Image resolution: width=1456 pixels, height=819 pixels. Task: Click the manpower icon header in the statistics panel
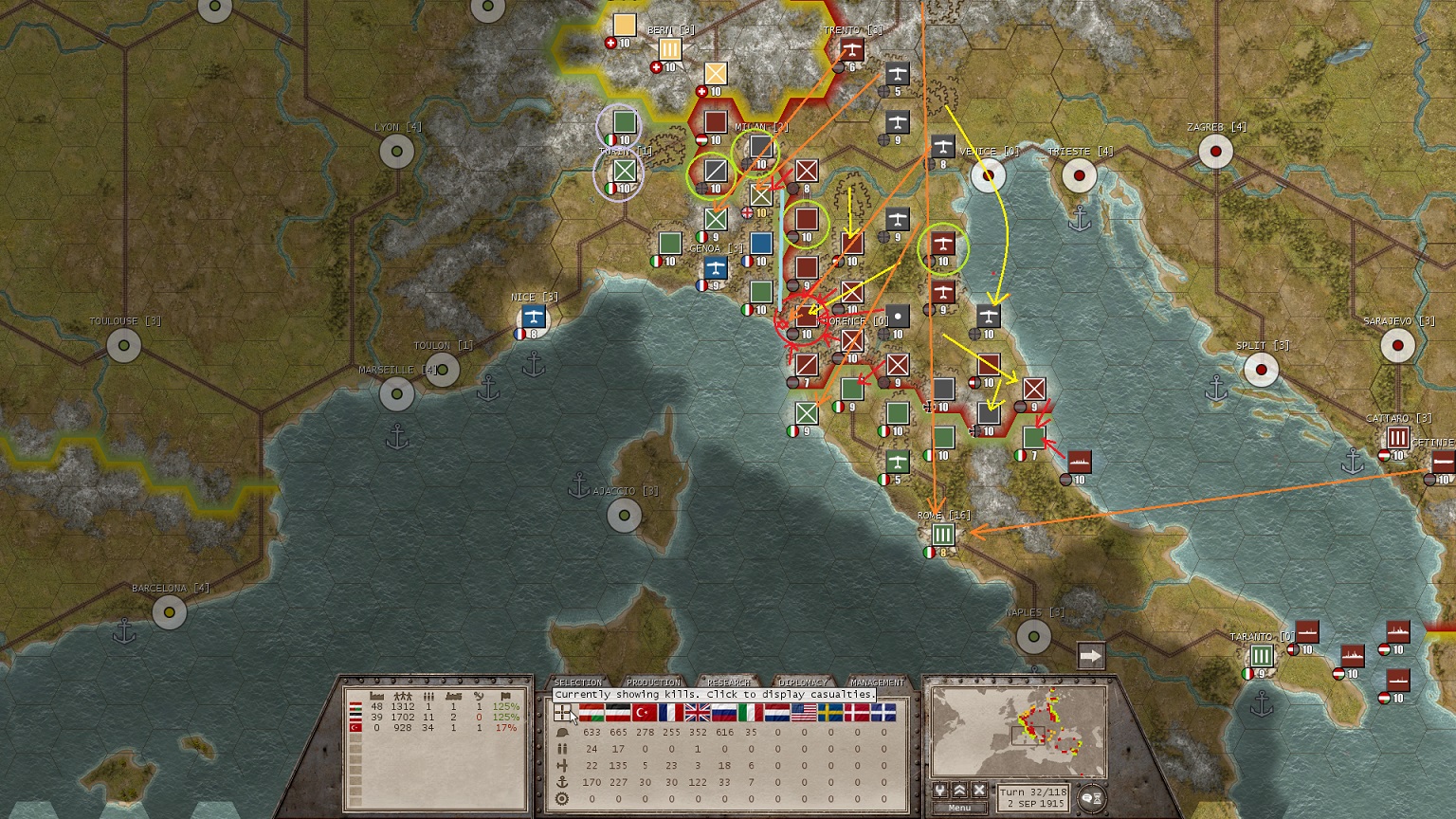tap(403, 696)
